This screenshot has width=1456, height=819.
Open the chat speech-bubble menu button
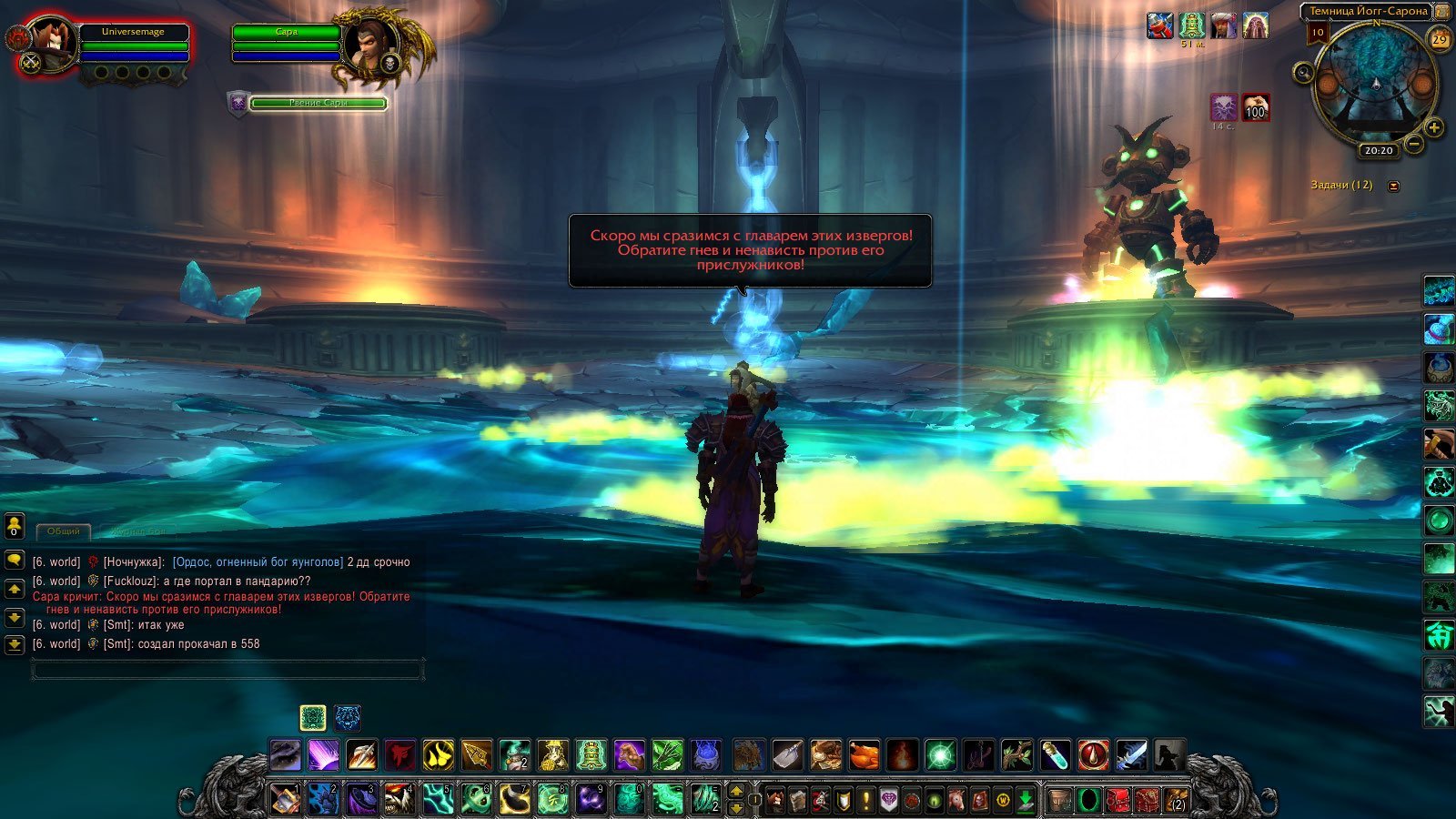point(15,561)
